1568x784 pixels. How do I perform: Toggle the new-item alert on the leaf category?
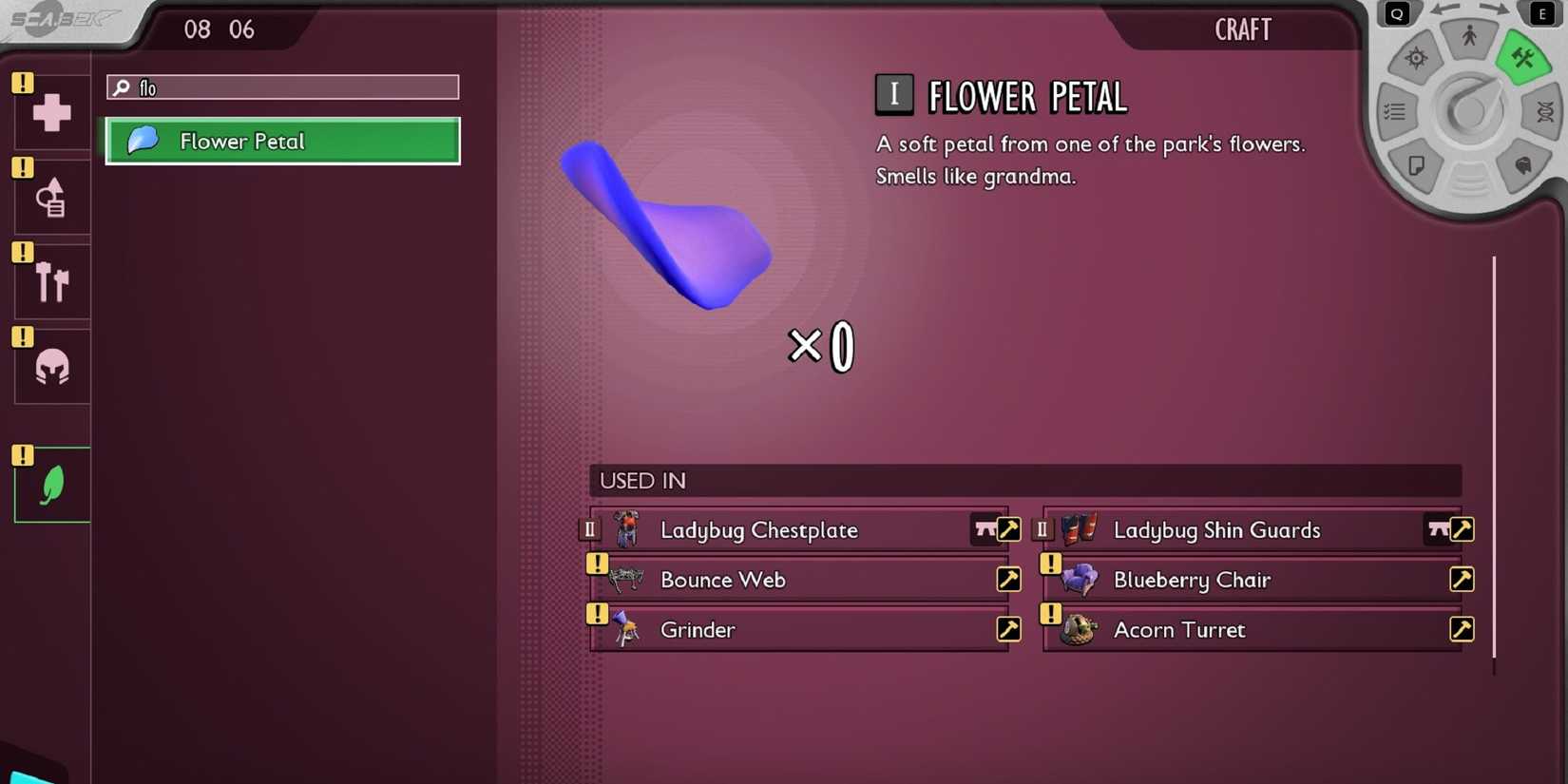coord(21,456)
